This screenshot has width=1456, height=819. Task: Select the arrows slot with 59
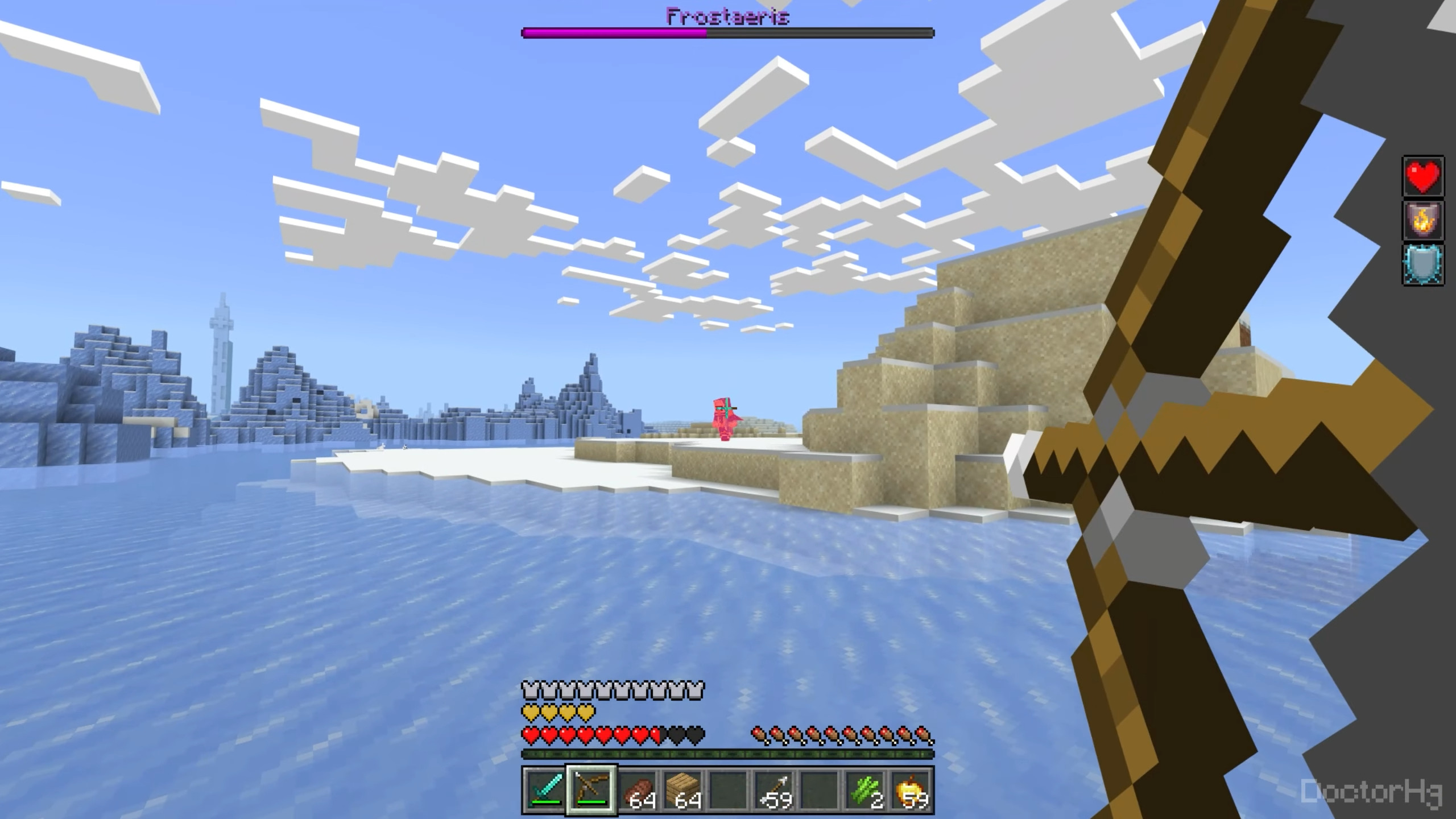coord(774,791)
